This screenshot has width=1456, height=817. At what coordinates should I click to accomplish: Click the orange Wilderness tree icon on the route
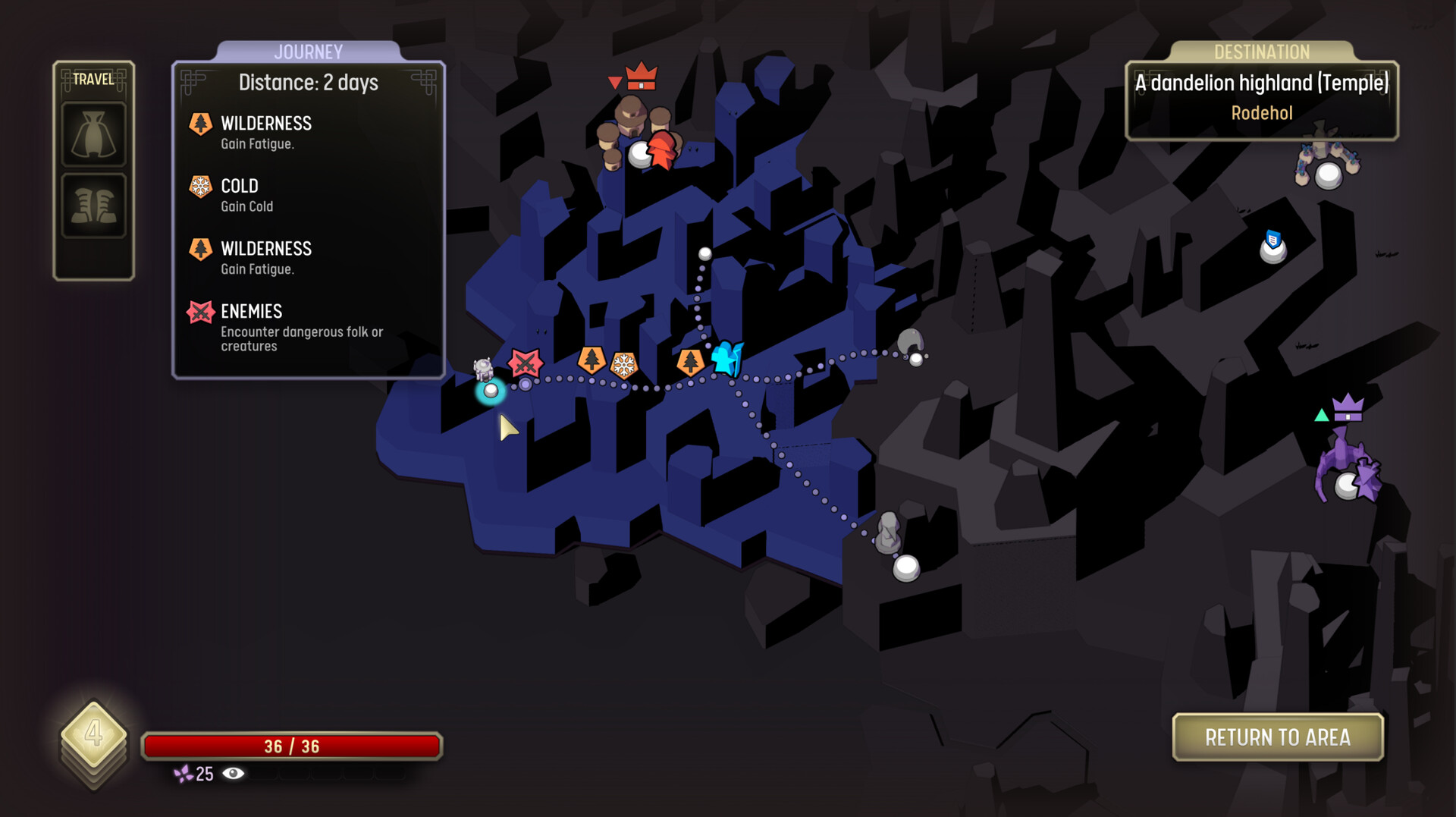point(591,363)
